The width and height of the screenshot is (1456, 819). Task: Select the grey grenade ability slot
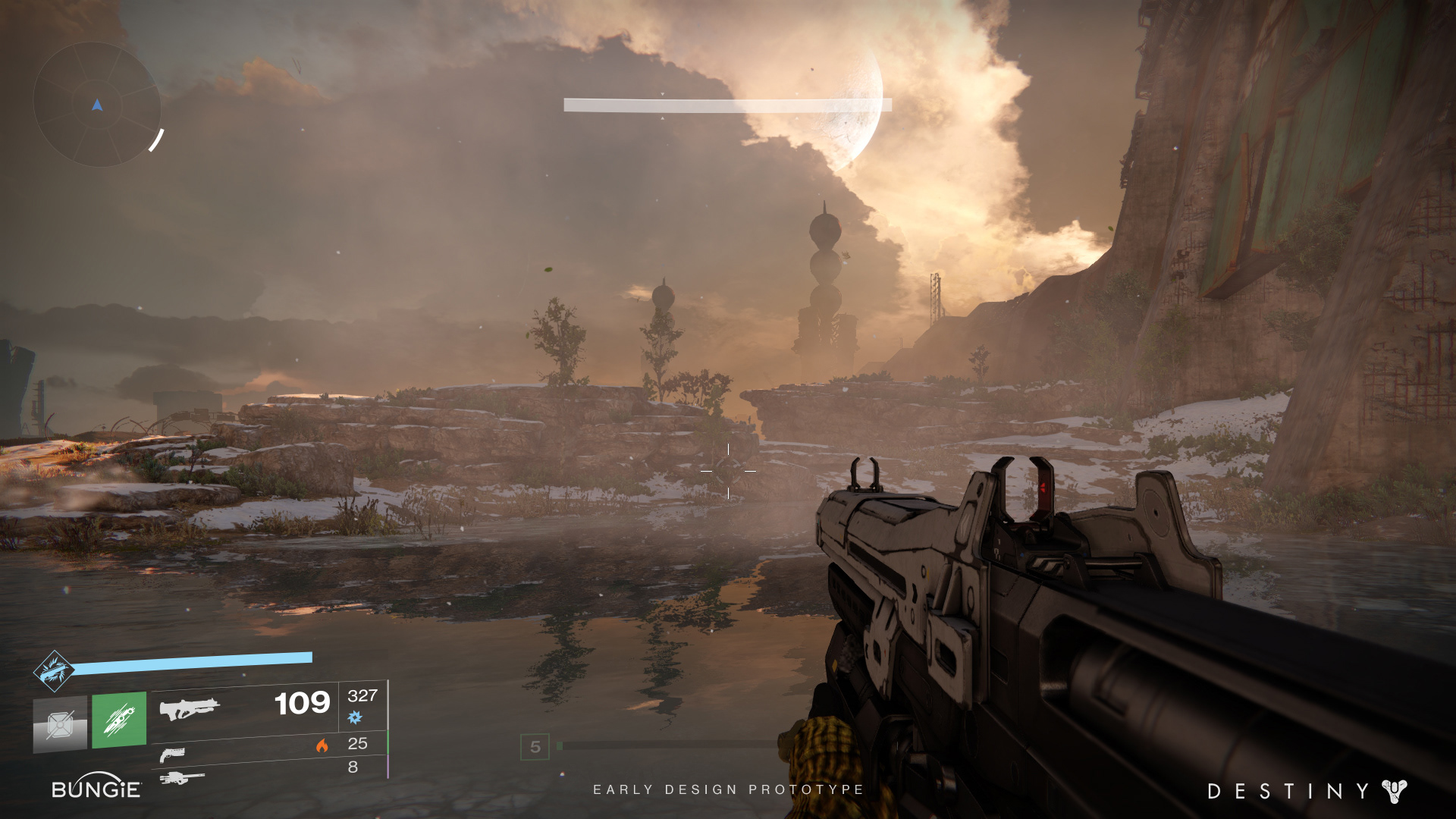(60, 724)
